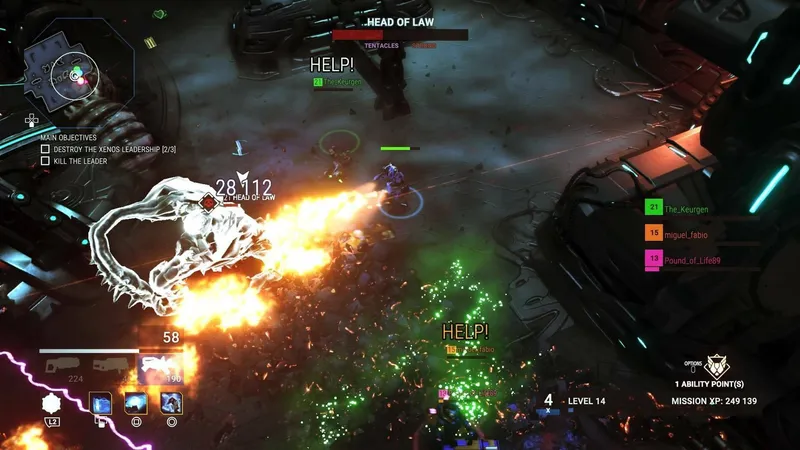Select the Kill the Leader objective
This screenshot has width=800, height=450.
76,160
